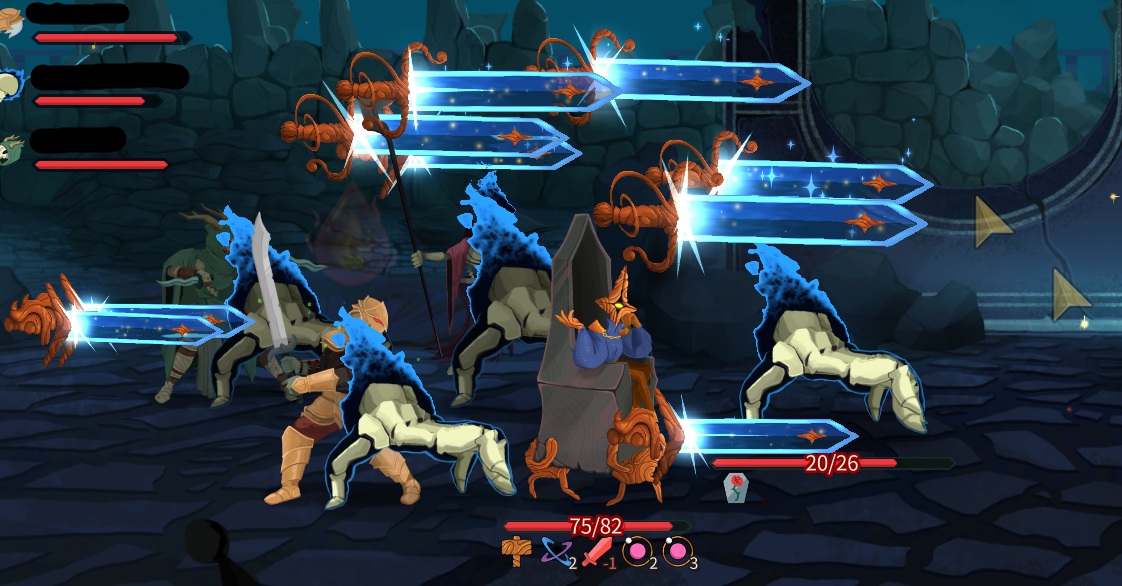Inspect the purple orbit status icon
The width and height of the screenshot is (1122, 586).
[555, 551]
